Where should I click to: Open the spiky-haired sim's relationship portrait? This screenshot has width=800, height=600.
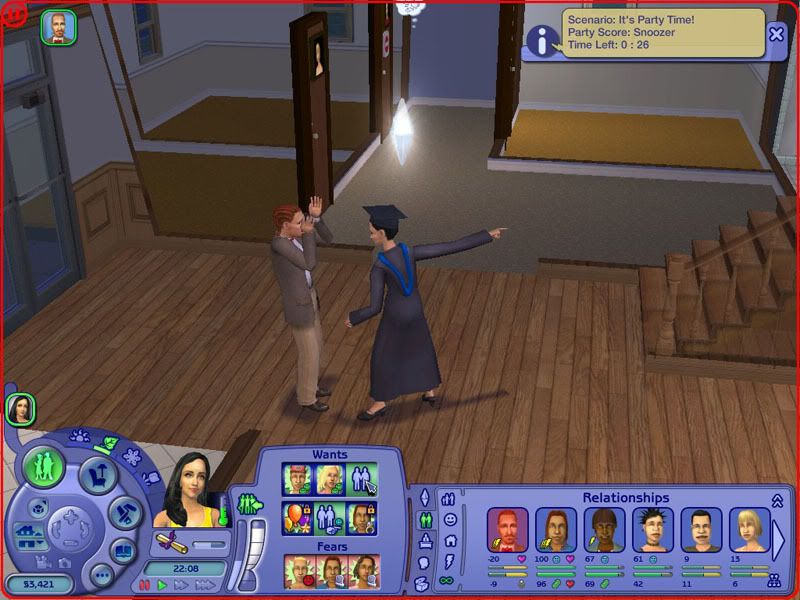click(652, 529)
